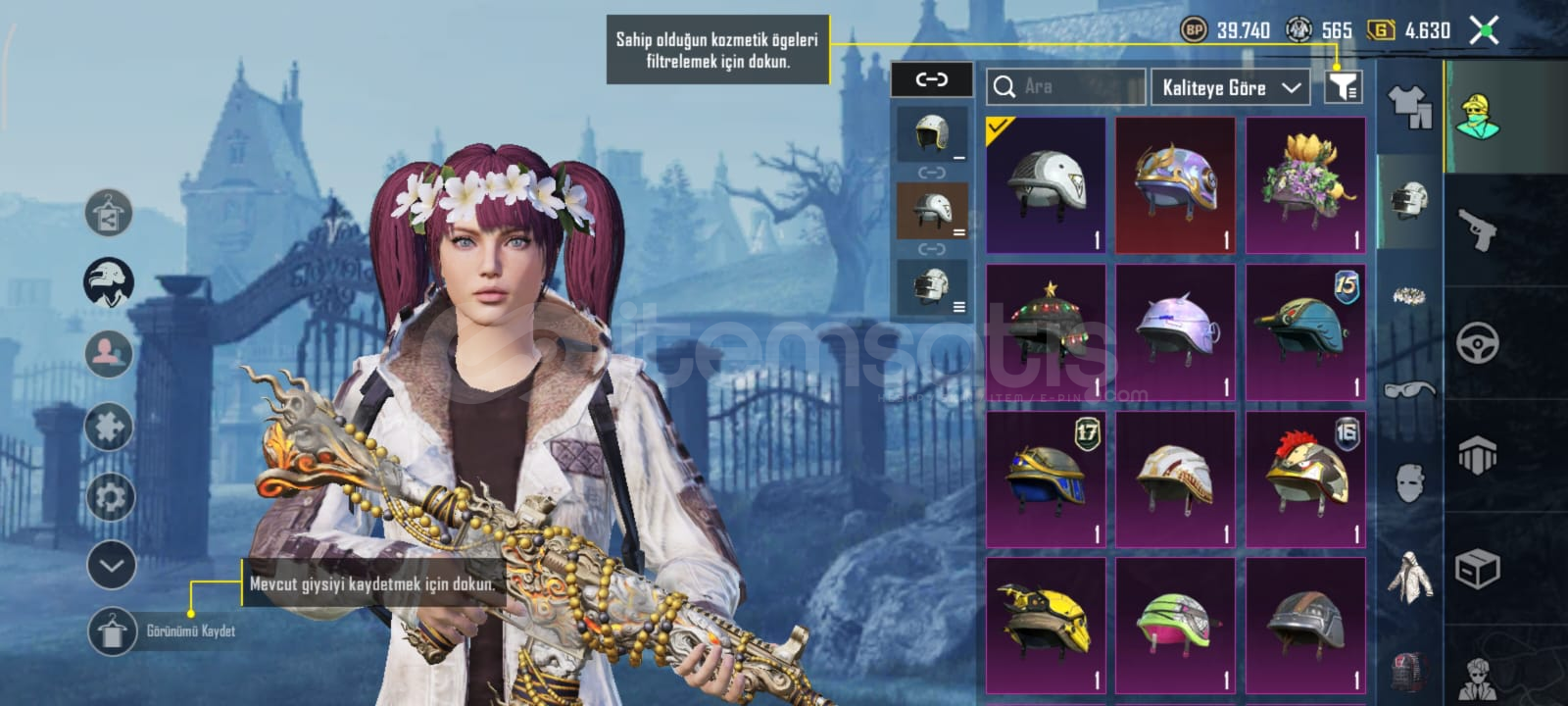Filter to owned cosmetic items
Screen dimensions: 1568x706
click(1343, 87)
